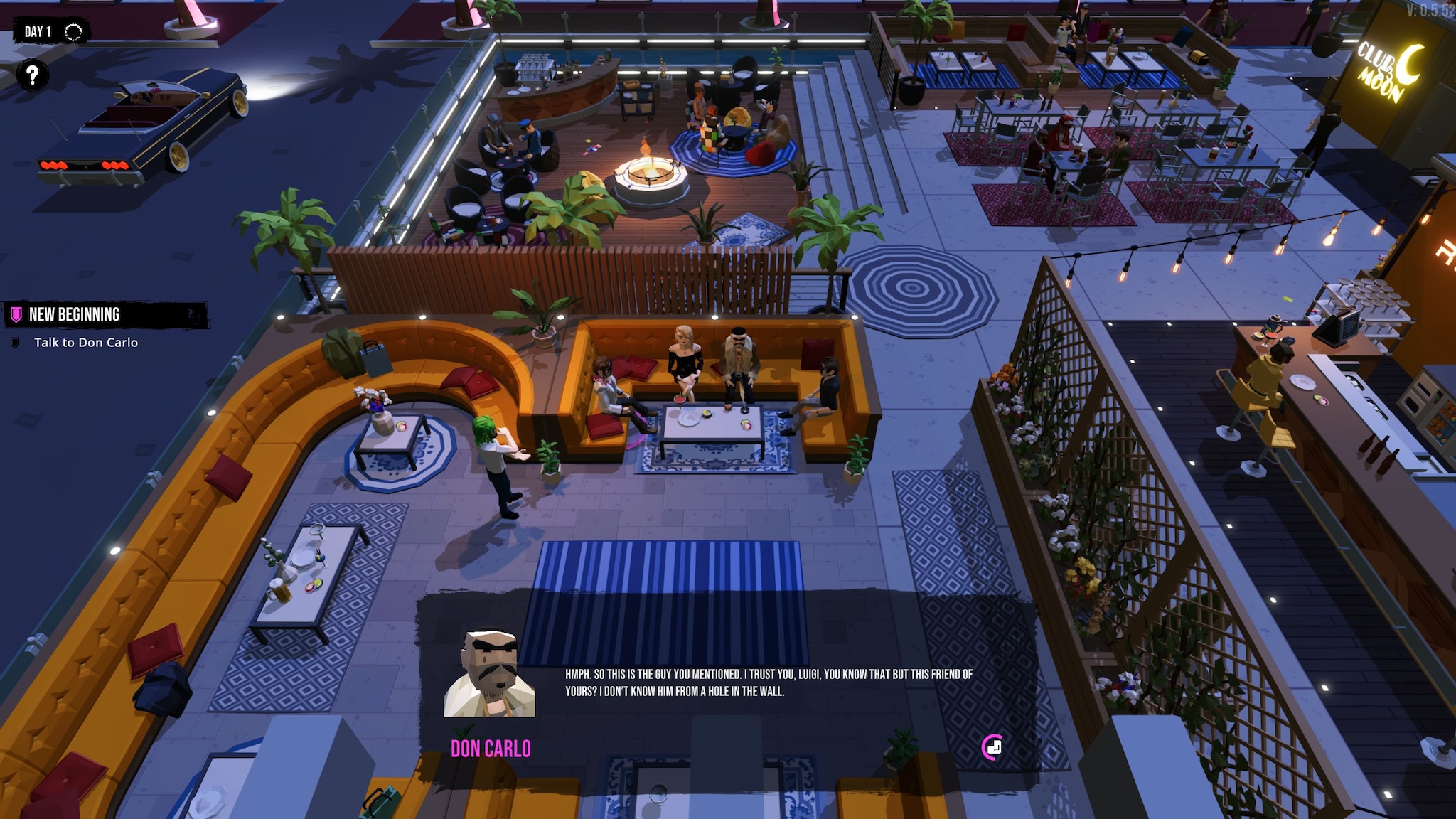This screenshot has width=1456, height=819.
Task: Select the Talk to Don Carlo objective
Action: click(85, 343)
